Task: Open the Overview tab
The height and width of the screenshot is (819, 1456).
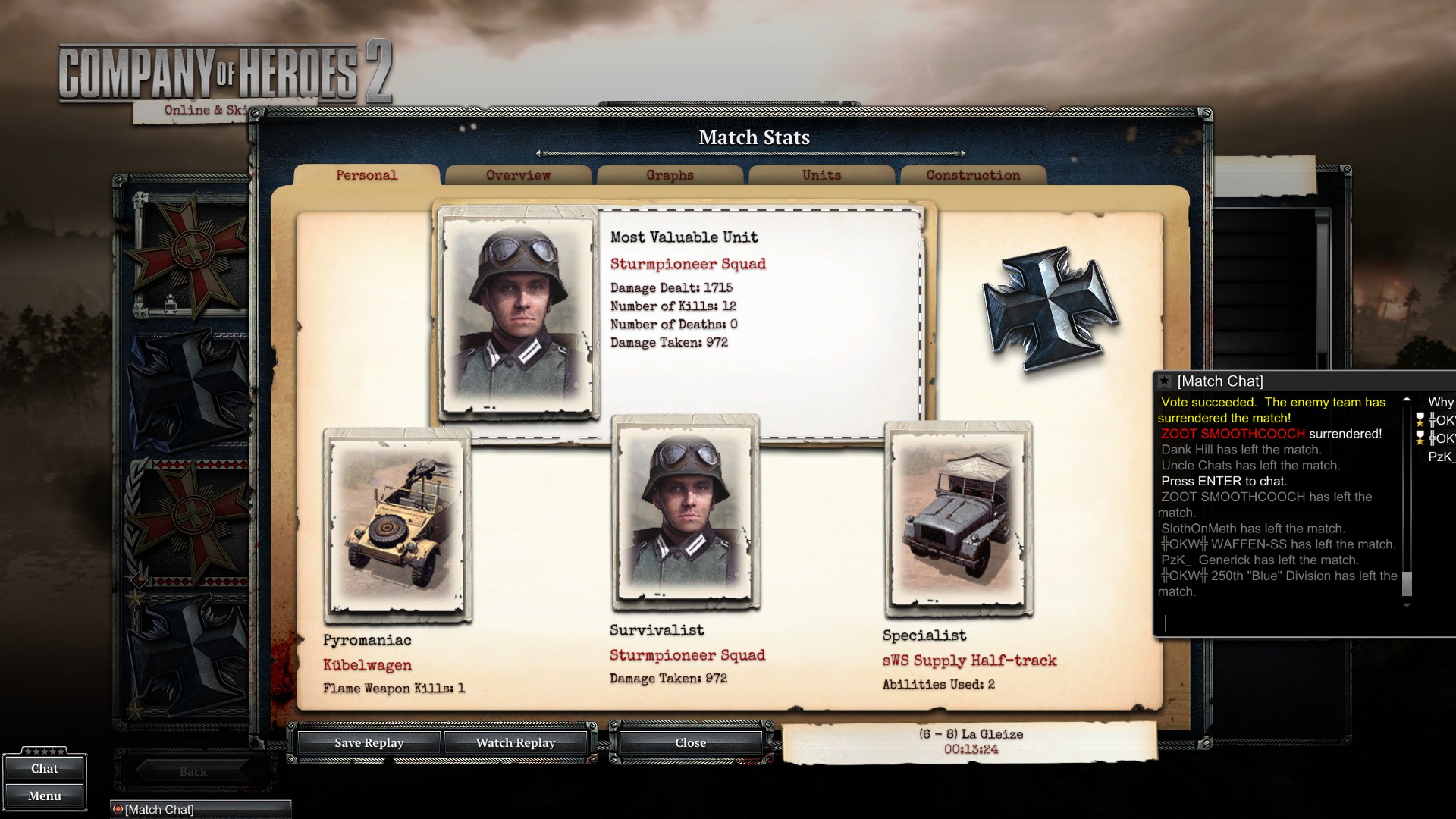Action: coord(518,175)
